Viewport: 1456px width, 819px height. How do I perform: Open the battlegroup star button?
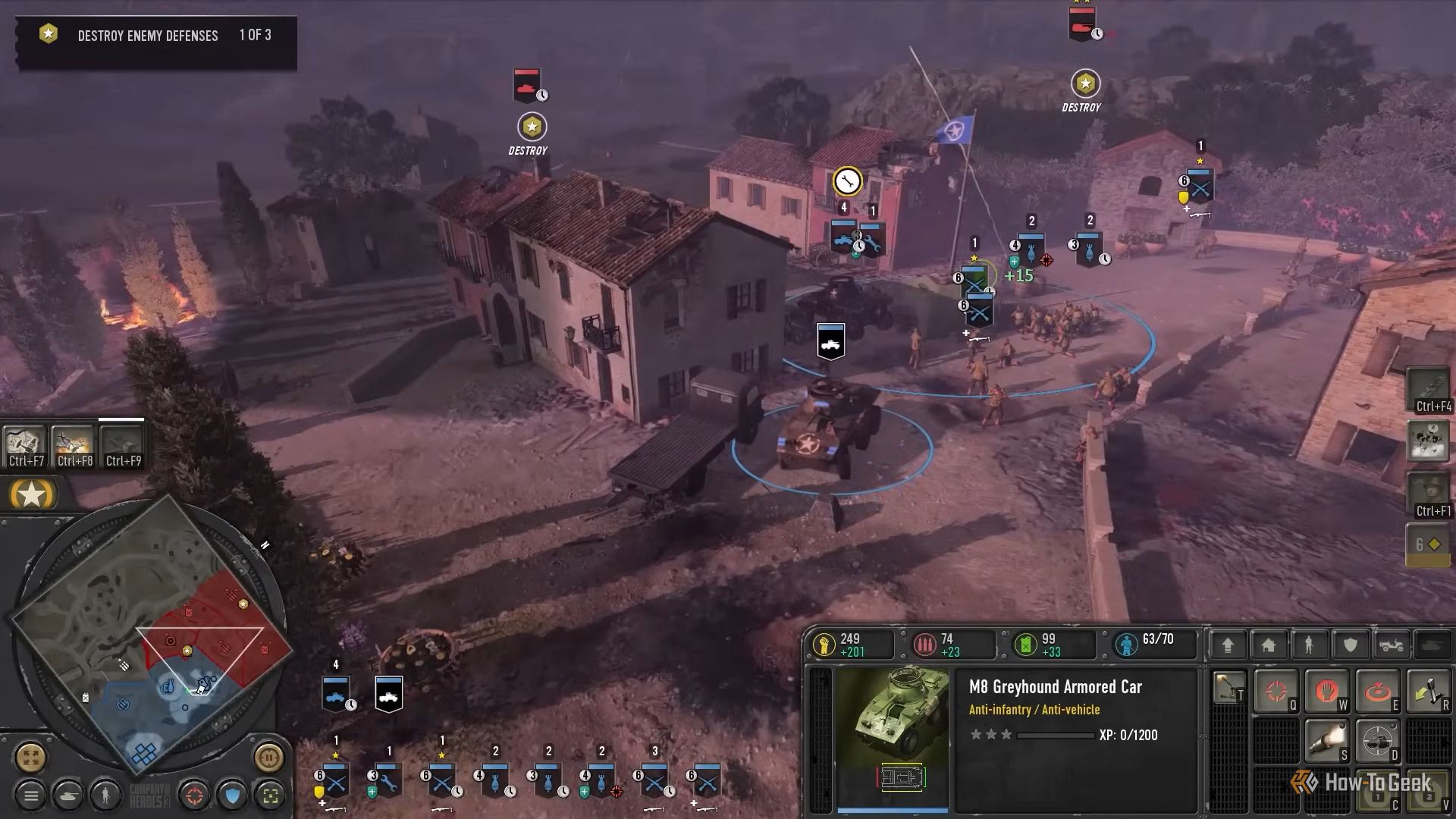[31, 495]
